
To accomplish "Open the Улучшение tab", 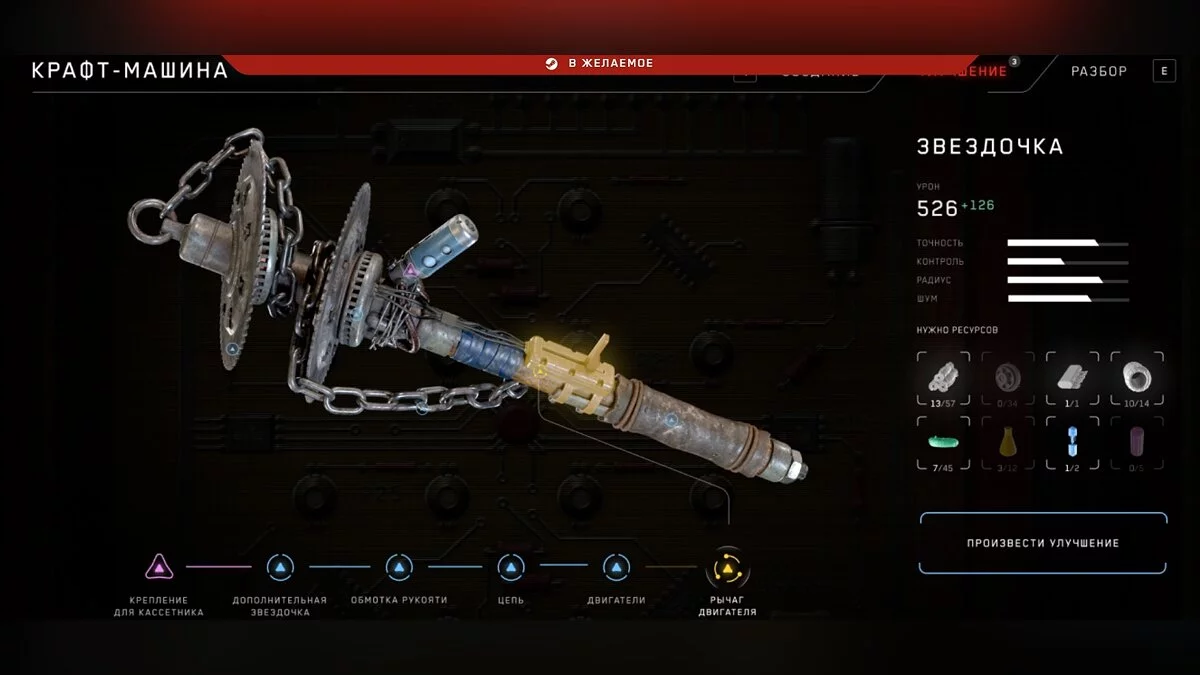I will pyautogui.click(x=964, y=71).
